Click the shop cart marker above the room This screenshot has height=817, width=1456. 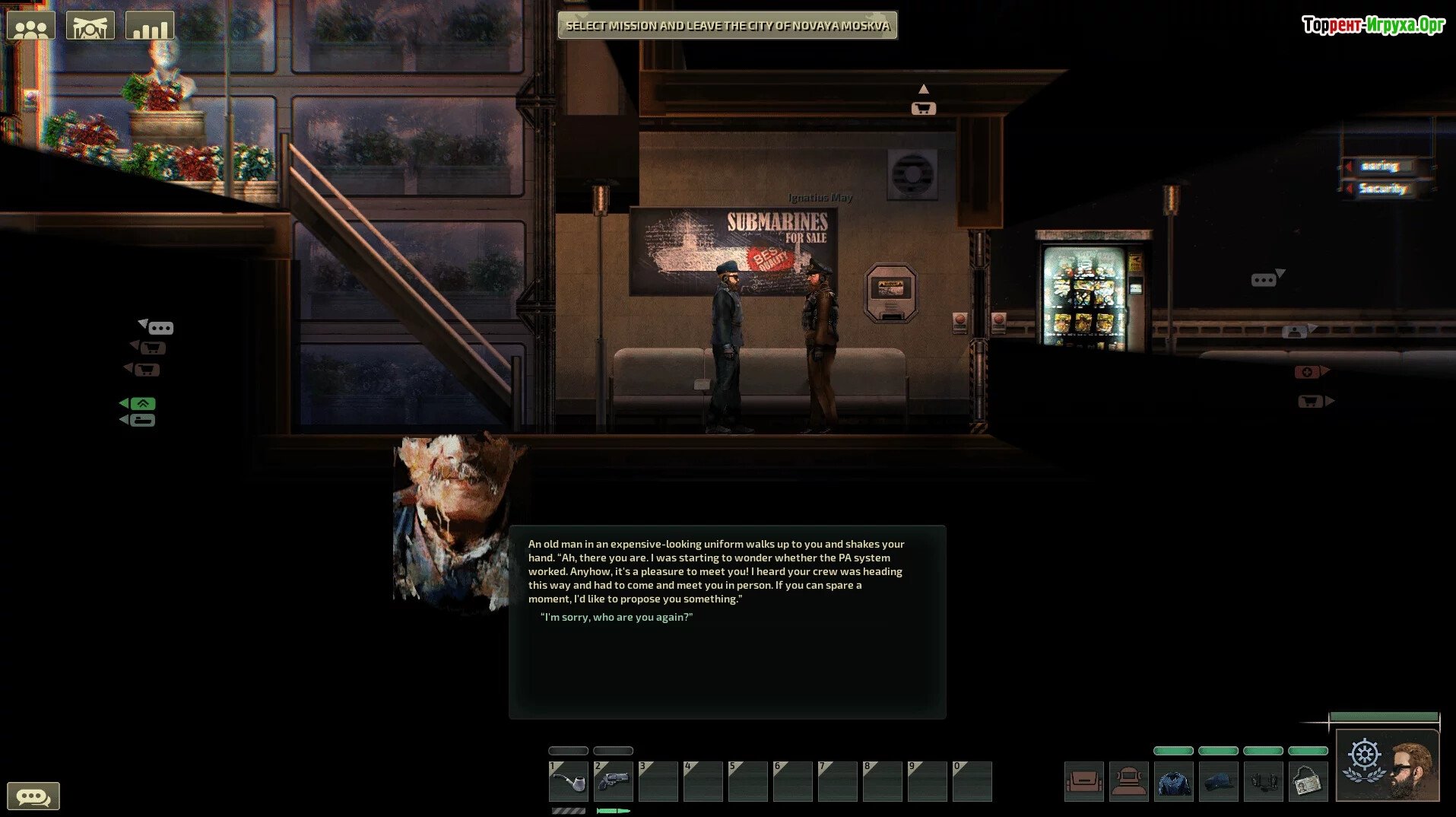(x=923, y=108)
